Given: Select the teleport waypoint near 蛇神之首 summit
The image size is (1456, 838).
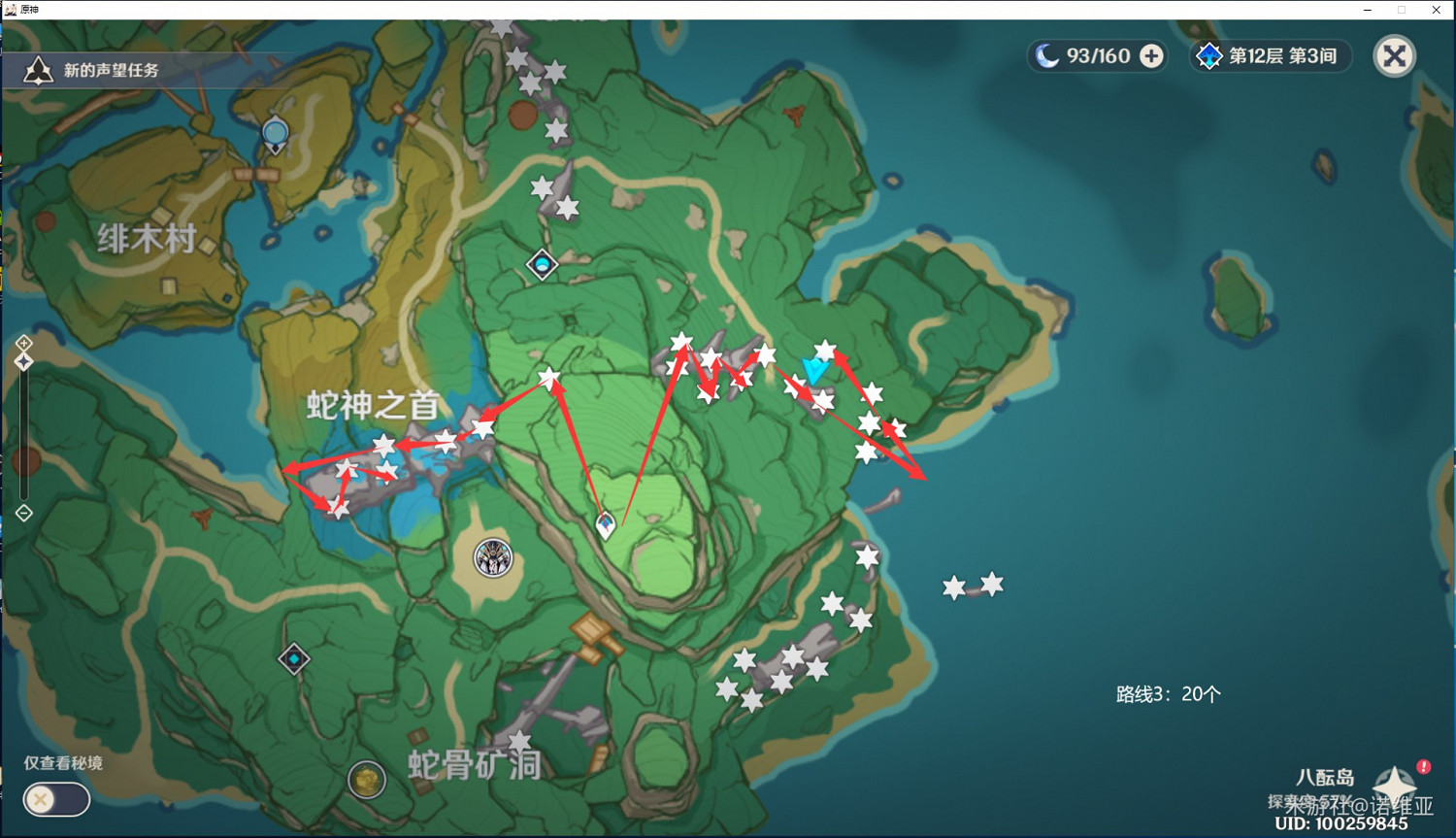Looking at the screenshot, I should click(541, 265).
